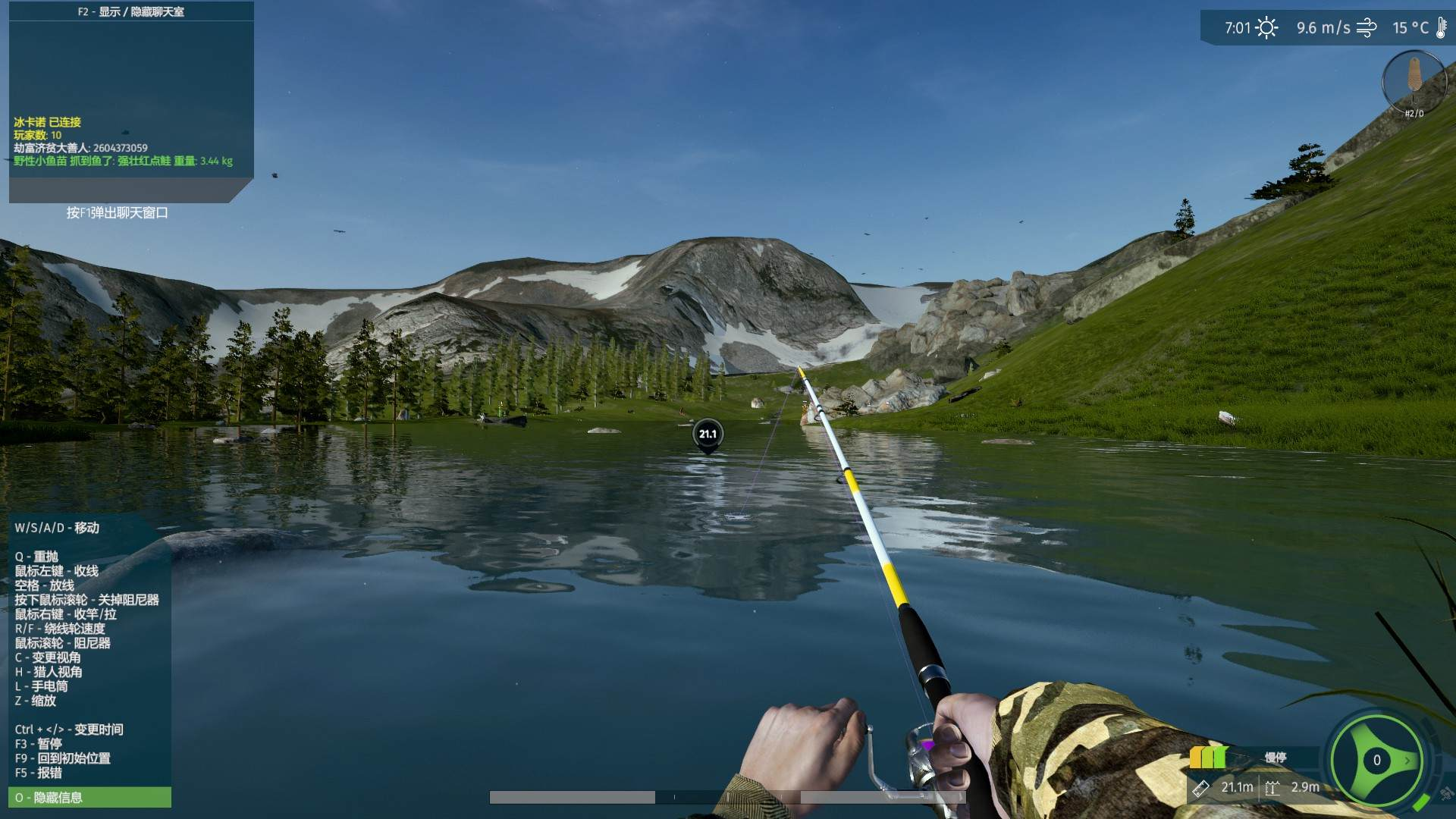Click the 21.1 float distance marker
1456x819 pixels.
coord(708,435)
